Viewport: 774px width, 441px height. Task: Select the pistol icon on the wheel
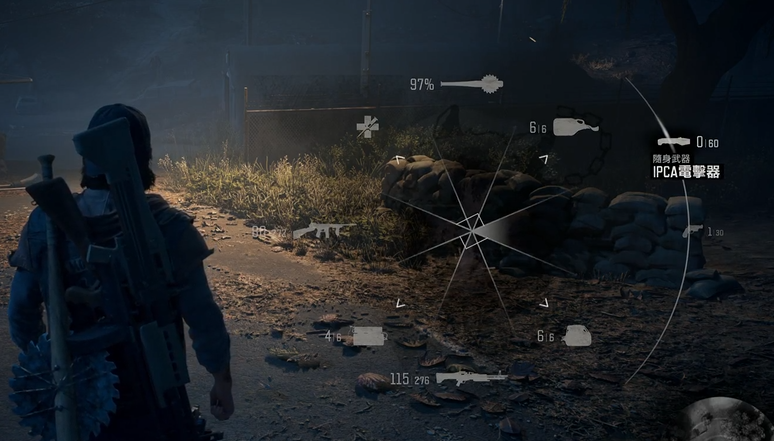pyautogui.click(x=693, y=231)
